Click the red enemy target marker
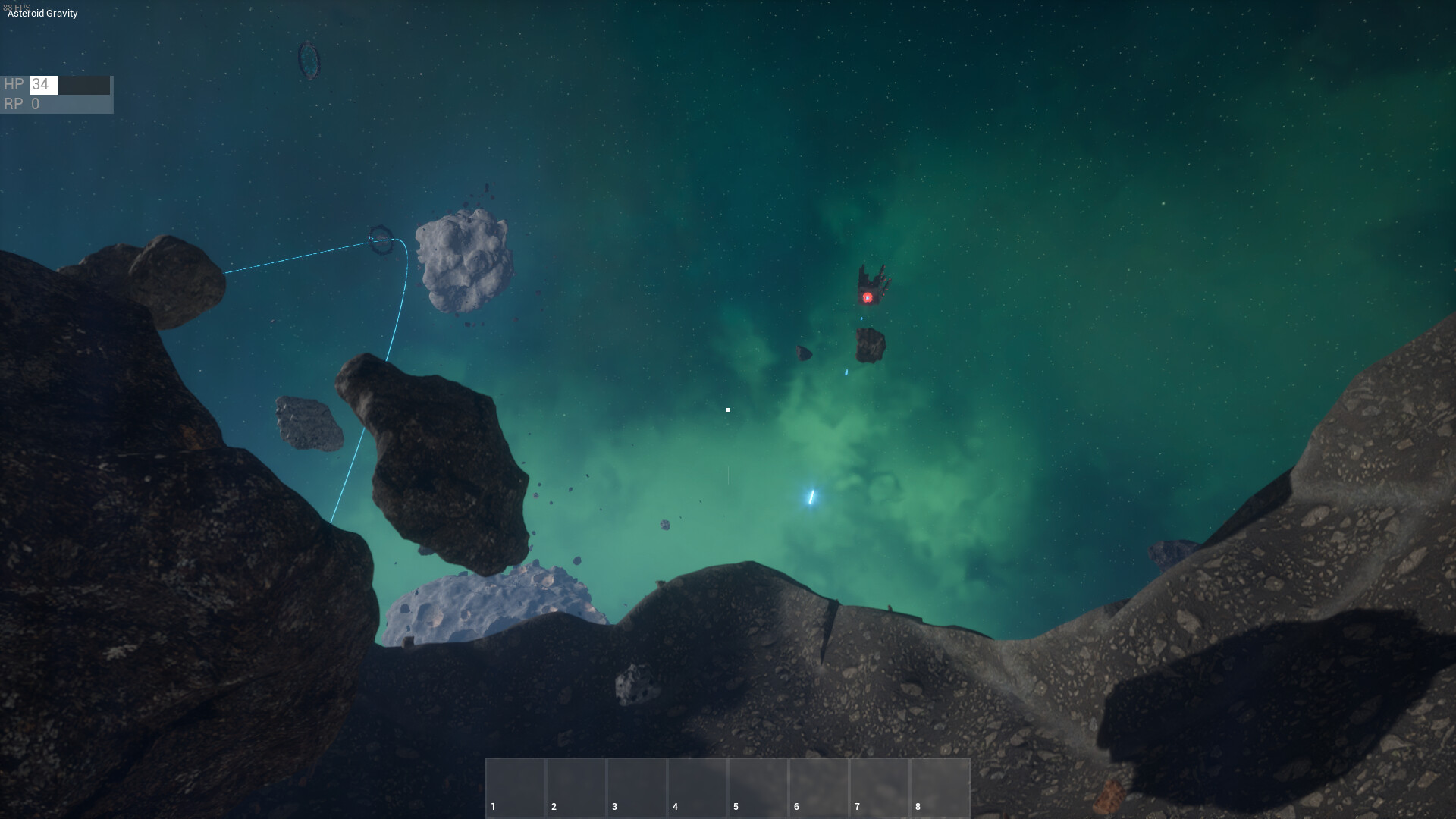 (x=868, y=297)
